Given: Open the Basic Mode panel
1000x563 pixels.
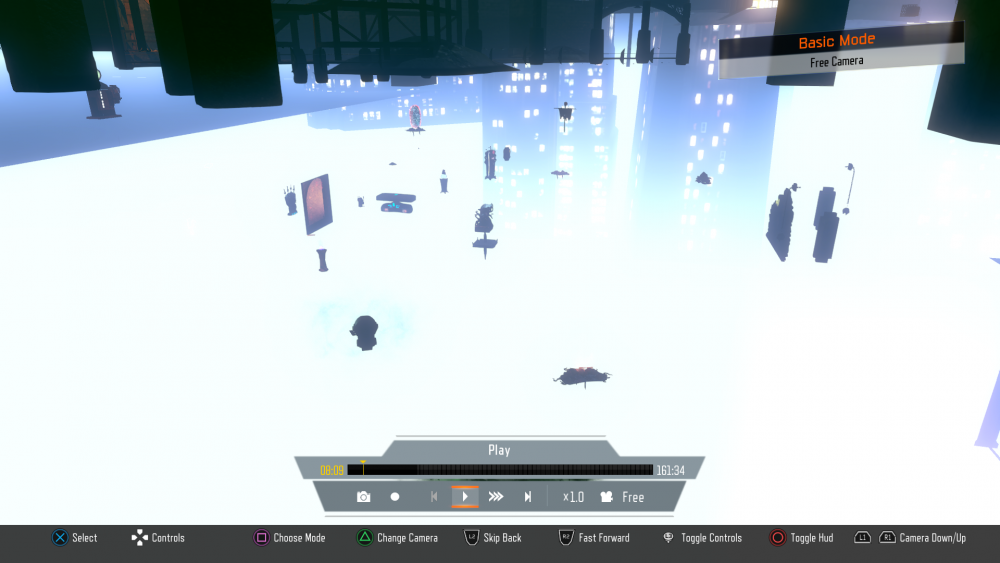Looking at the screenshot, I should [x=837, y=42].
